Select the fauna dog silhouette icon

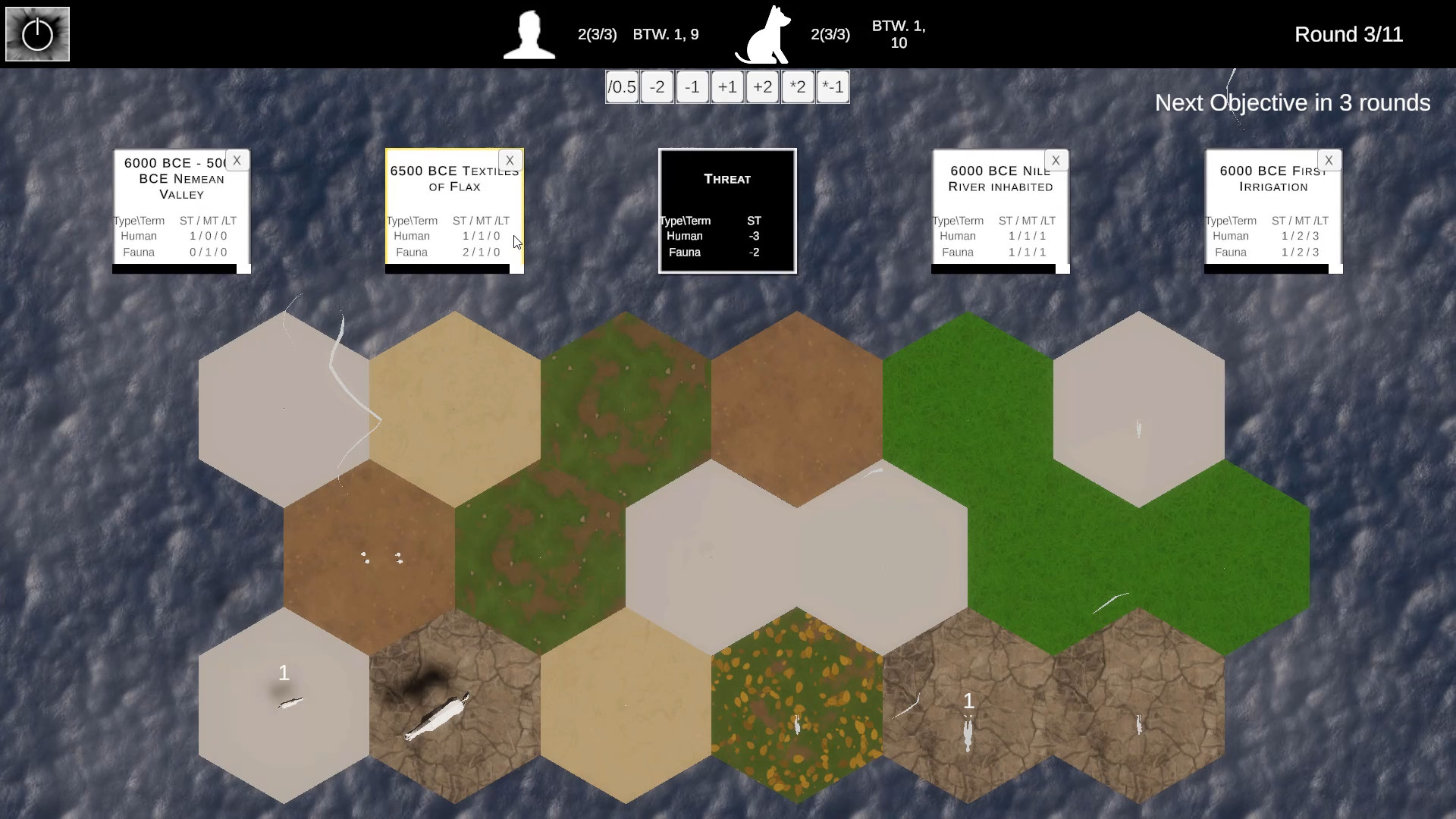click(764, 35)
